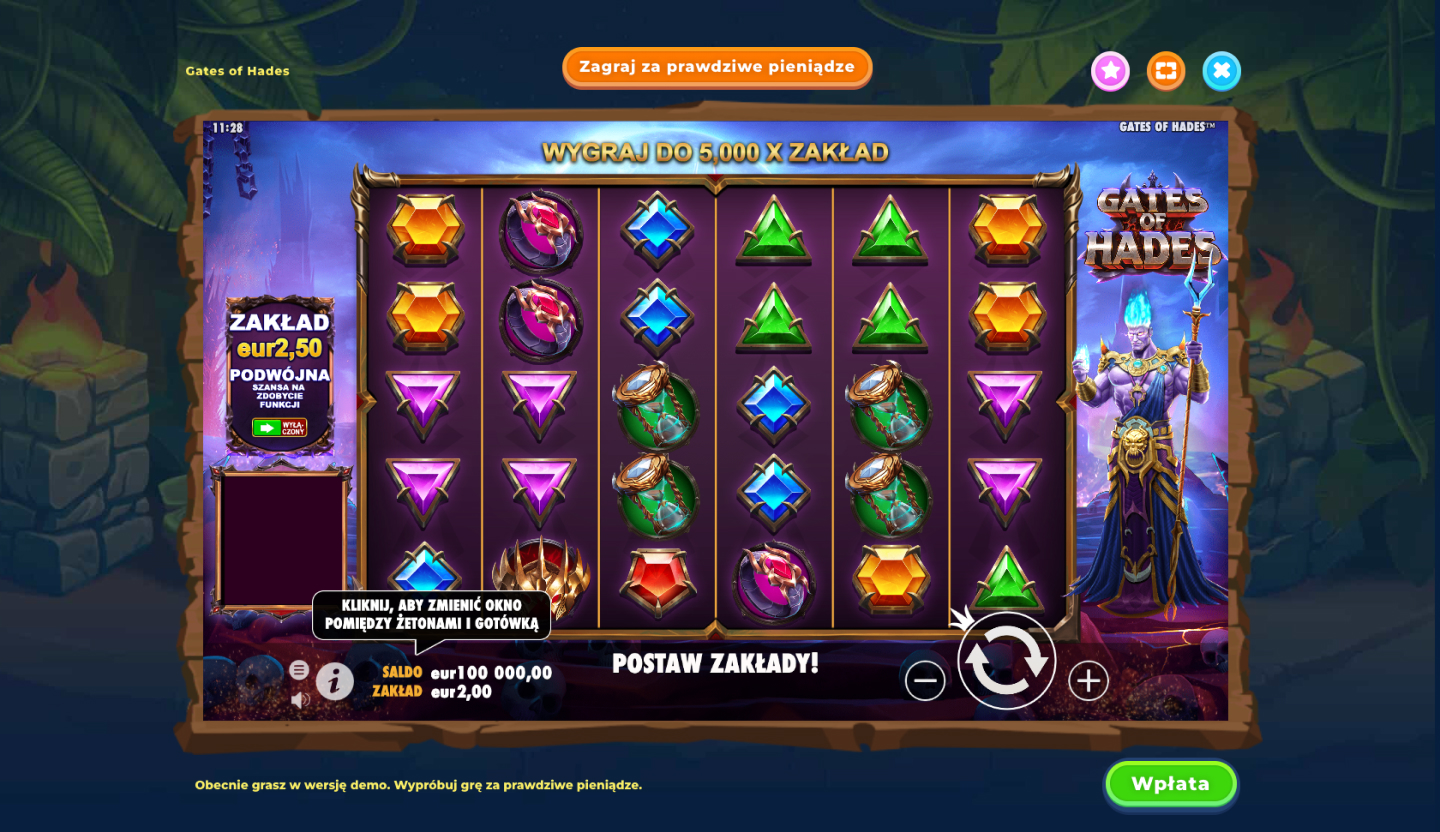The height and width of the screenshot is (832, 1440).
Task: Click the demo version notice link
Action: [420, 784]
